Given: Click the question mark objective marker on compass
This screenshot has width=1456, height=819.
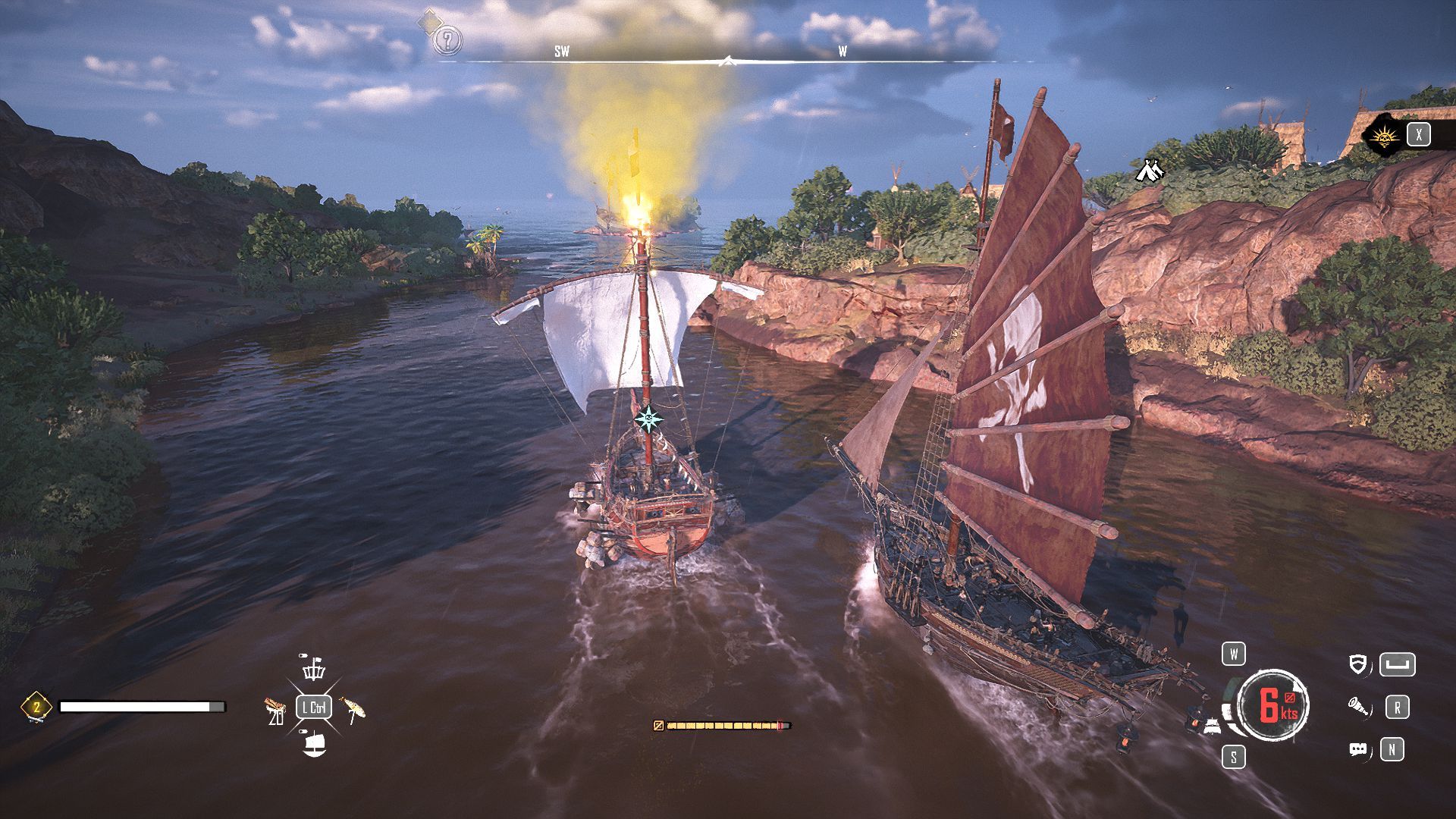Looking at the screenshot, I should [447, 39].
